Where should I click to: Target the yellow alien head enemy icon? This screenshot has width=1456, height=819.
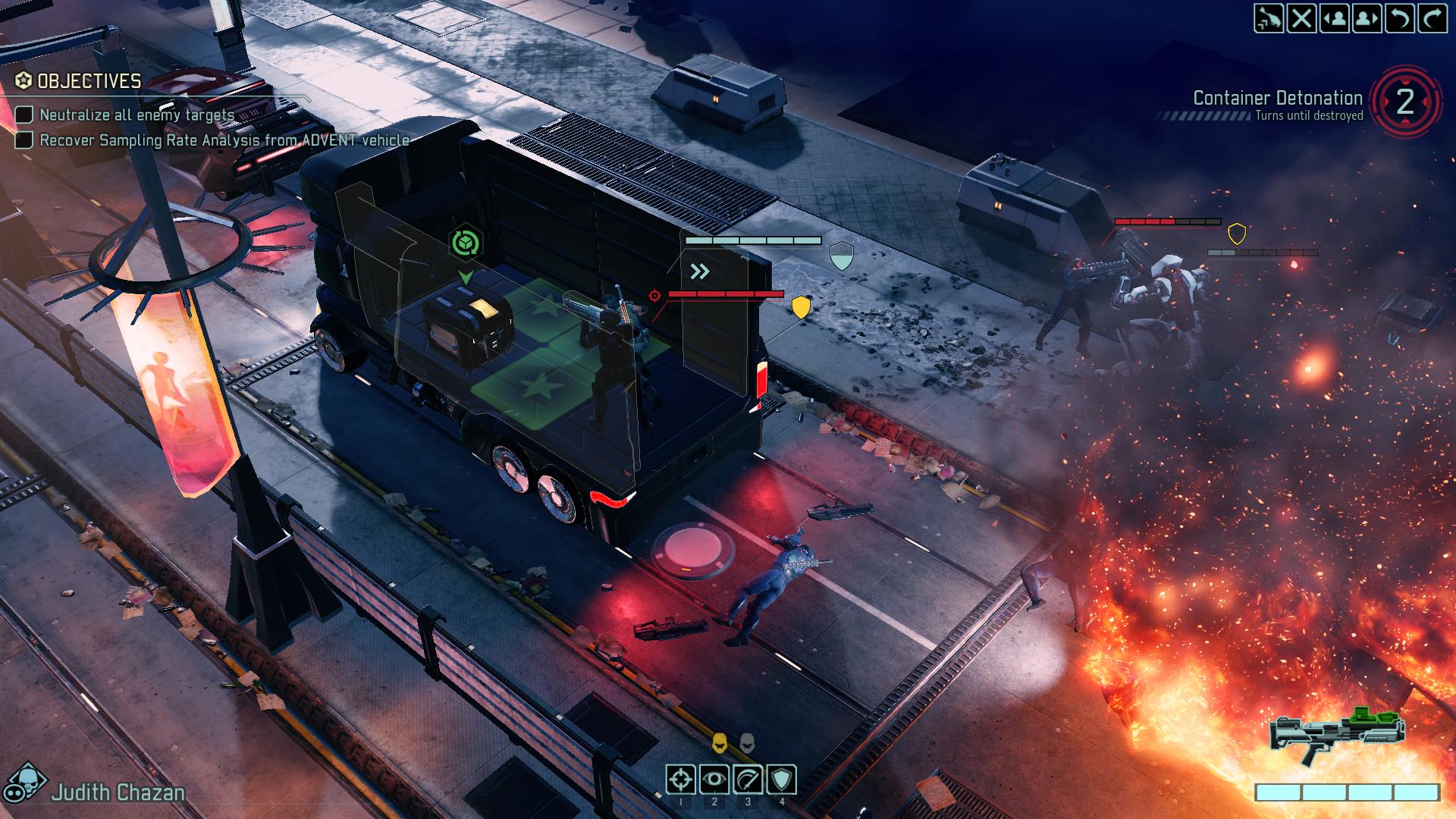point(720,743)
